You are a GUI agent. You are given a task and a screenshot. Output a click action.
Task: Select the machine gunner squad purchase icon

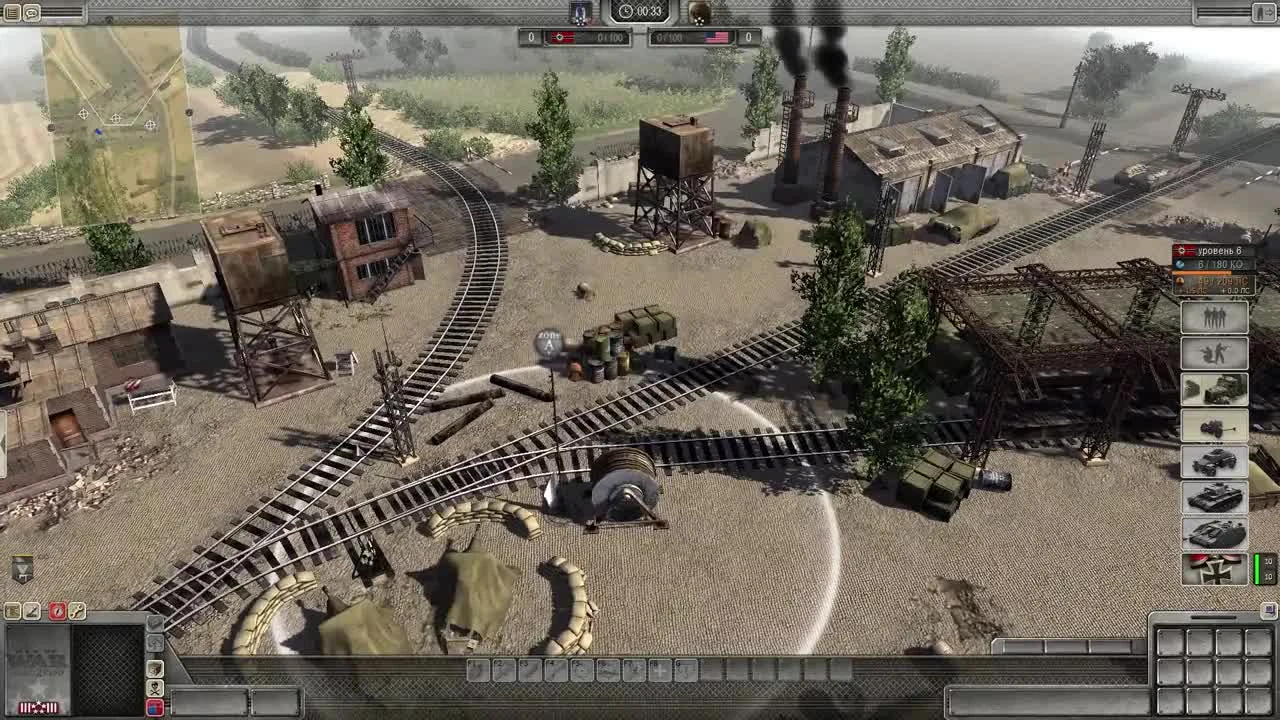[1214, 353]
